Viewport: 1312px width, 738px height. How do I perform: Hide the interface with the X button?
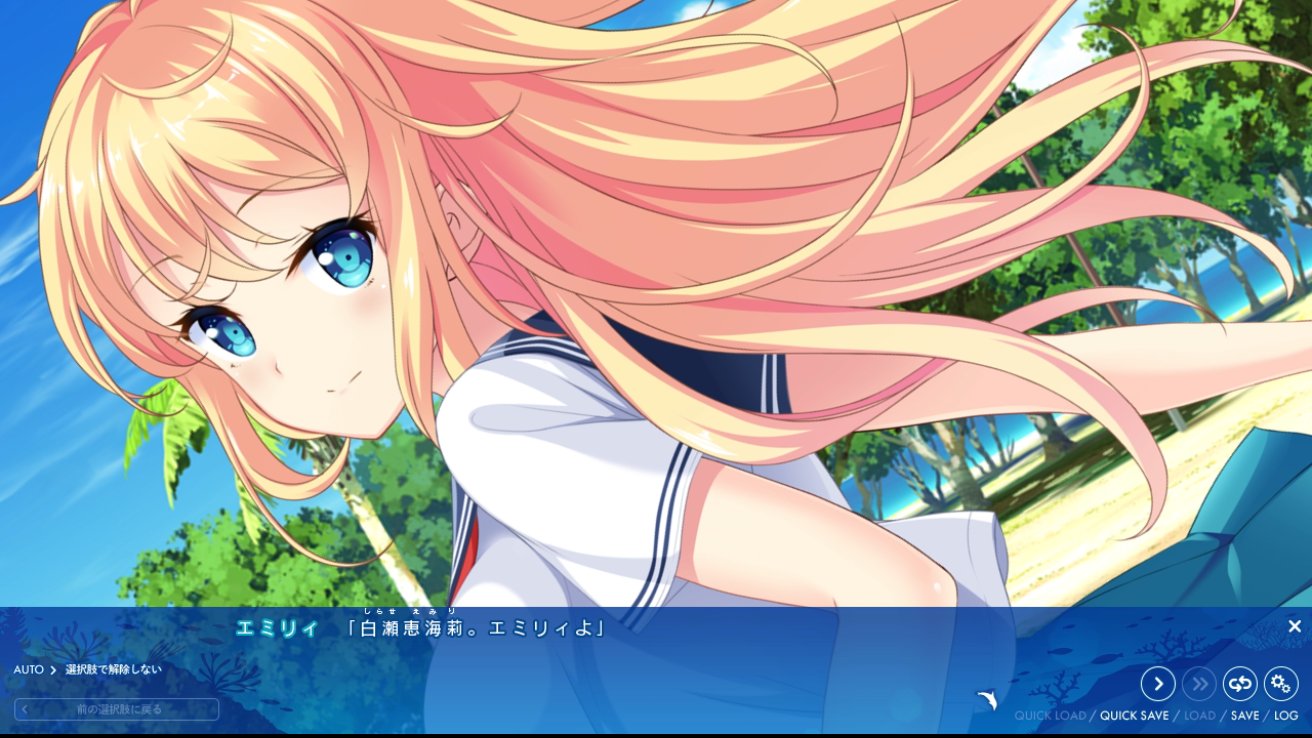click(x=1295, y=624)
